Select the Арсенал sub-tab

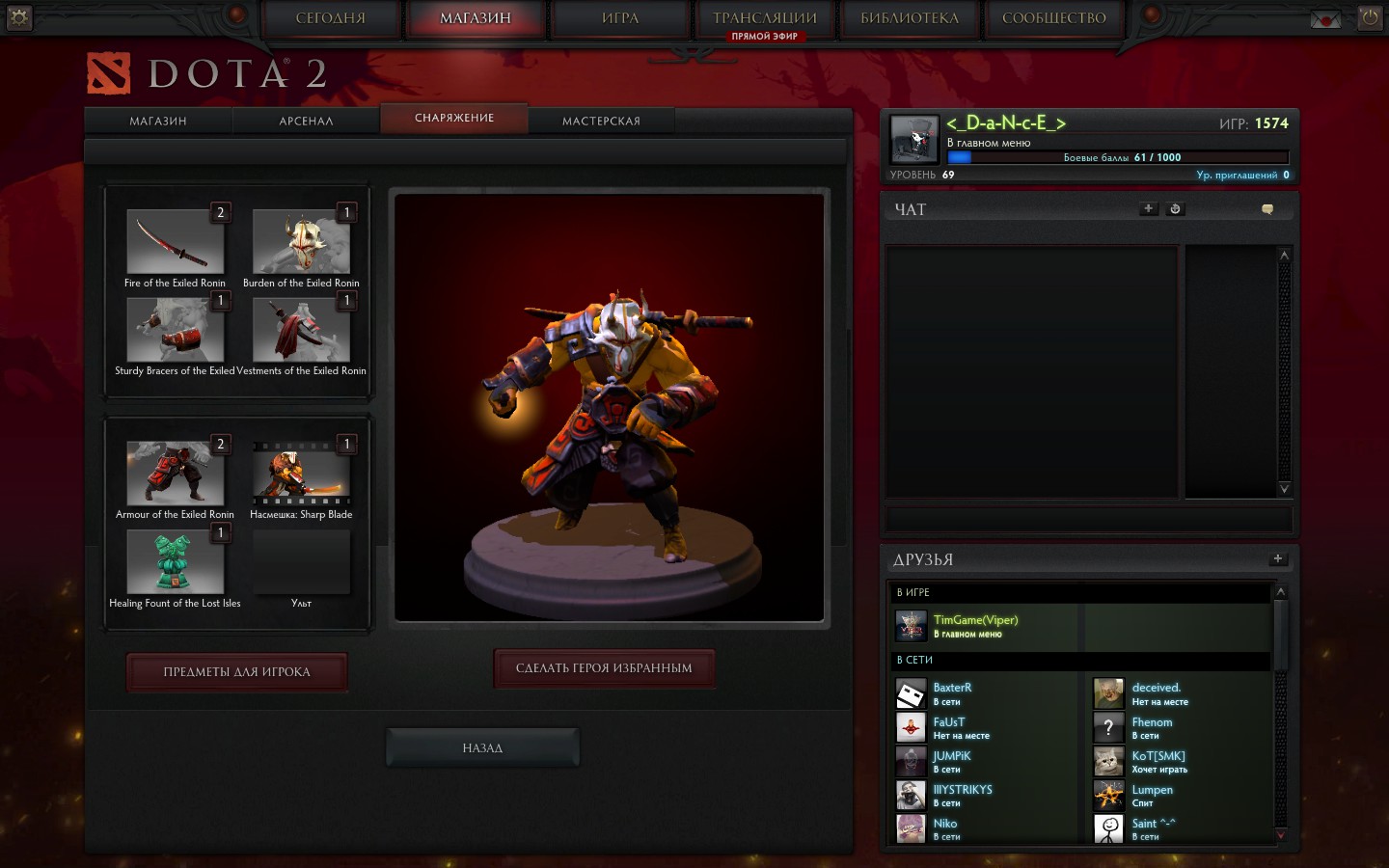306,121
